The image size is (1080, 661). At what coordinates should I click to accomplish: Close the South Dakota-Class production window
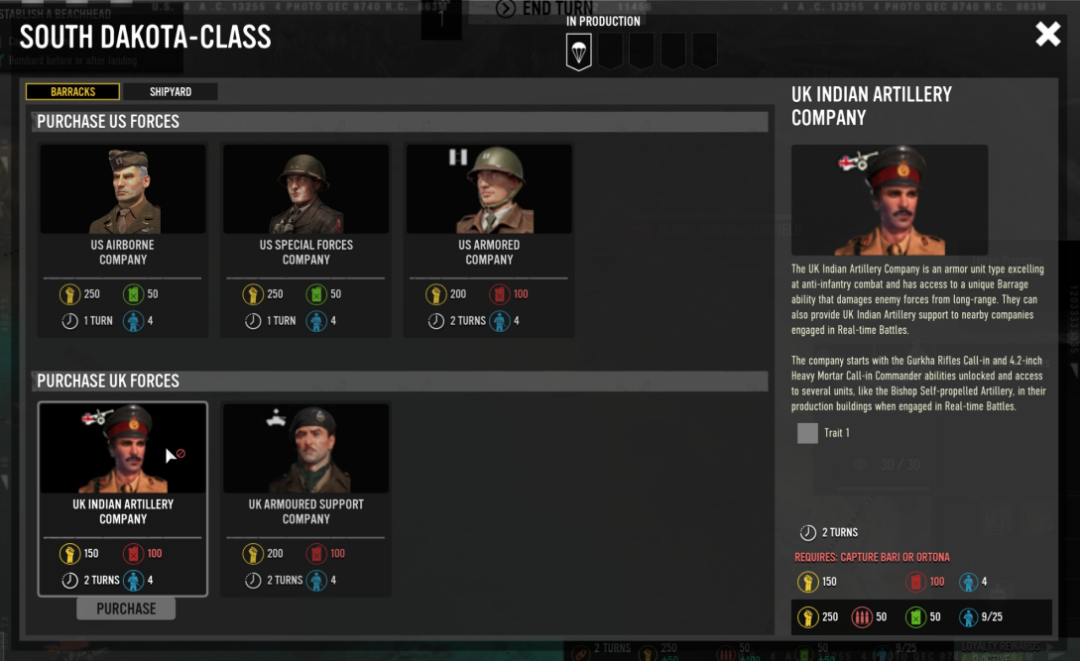click(1047, 35)
